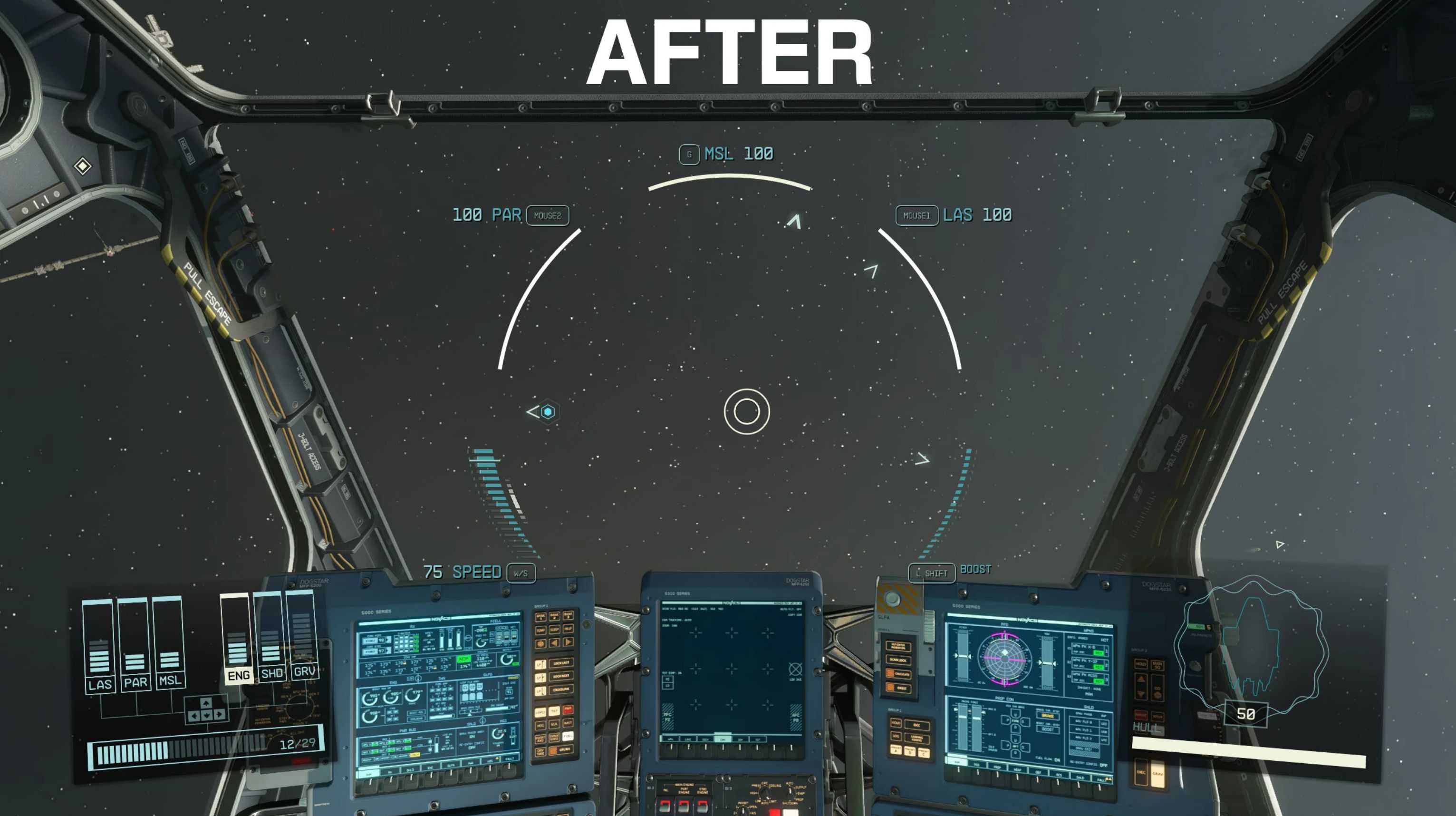
Task: Select the PAR power allocation column
Action: coord(135,646)
